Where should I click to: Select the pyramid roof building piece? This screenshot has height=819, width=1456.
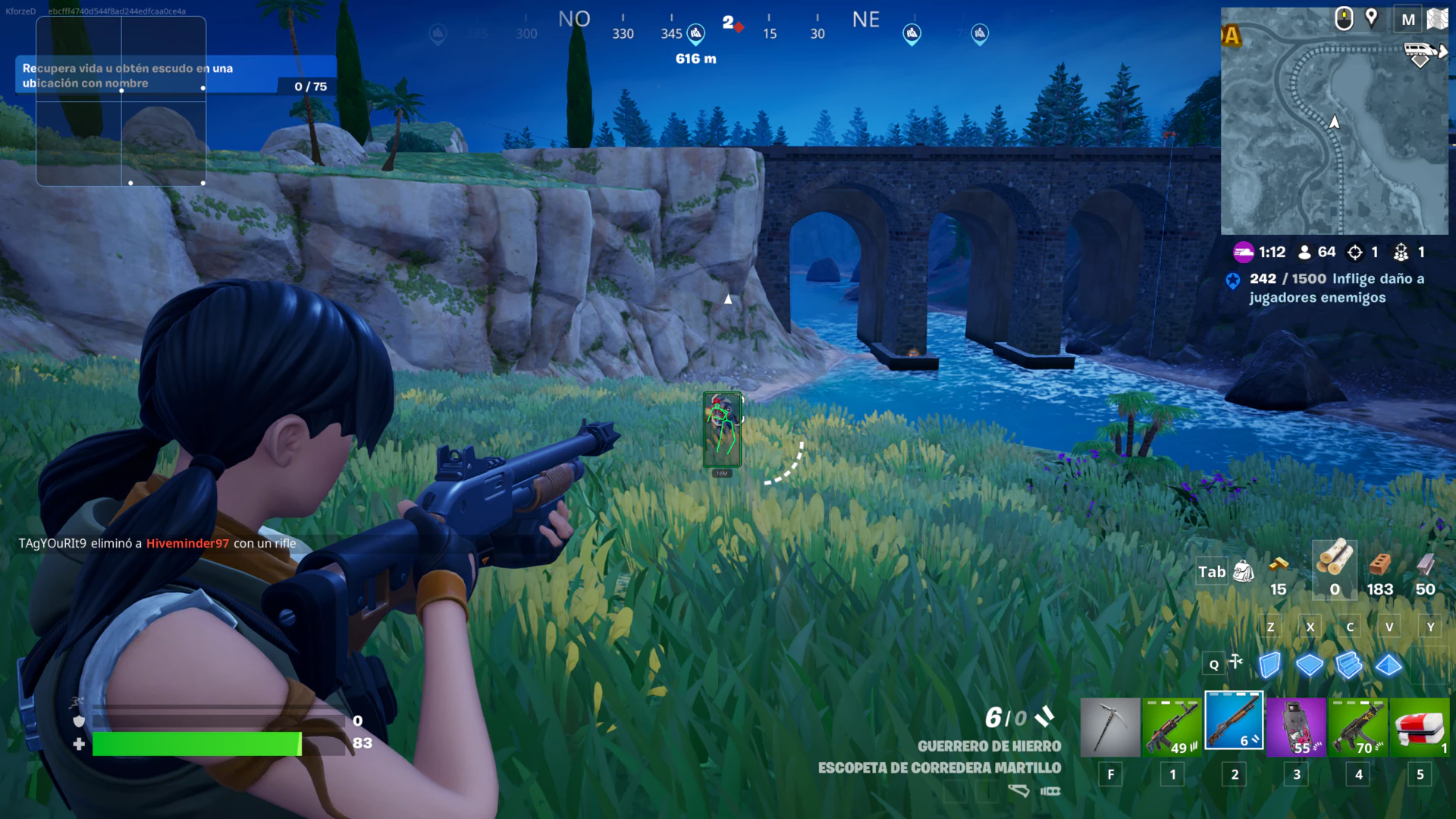pyautogui.click(x=1389, y=665)
